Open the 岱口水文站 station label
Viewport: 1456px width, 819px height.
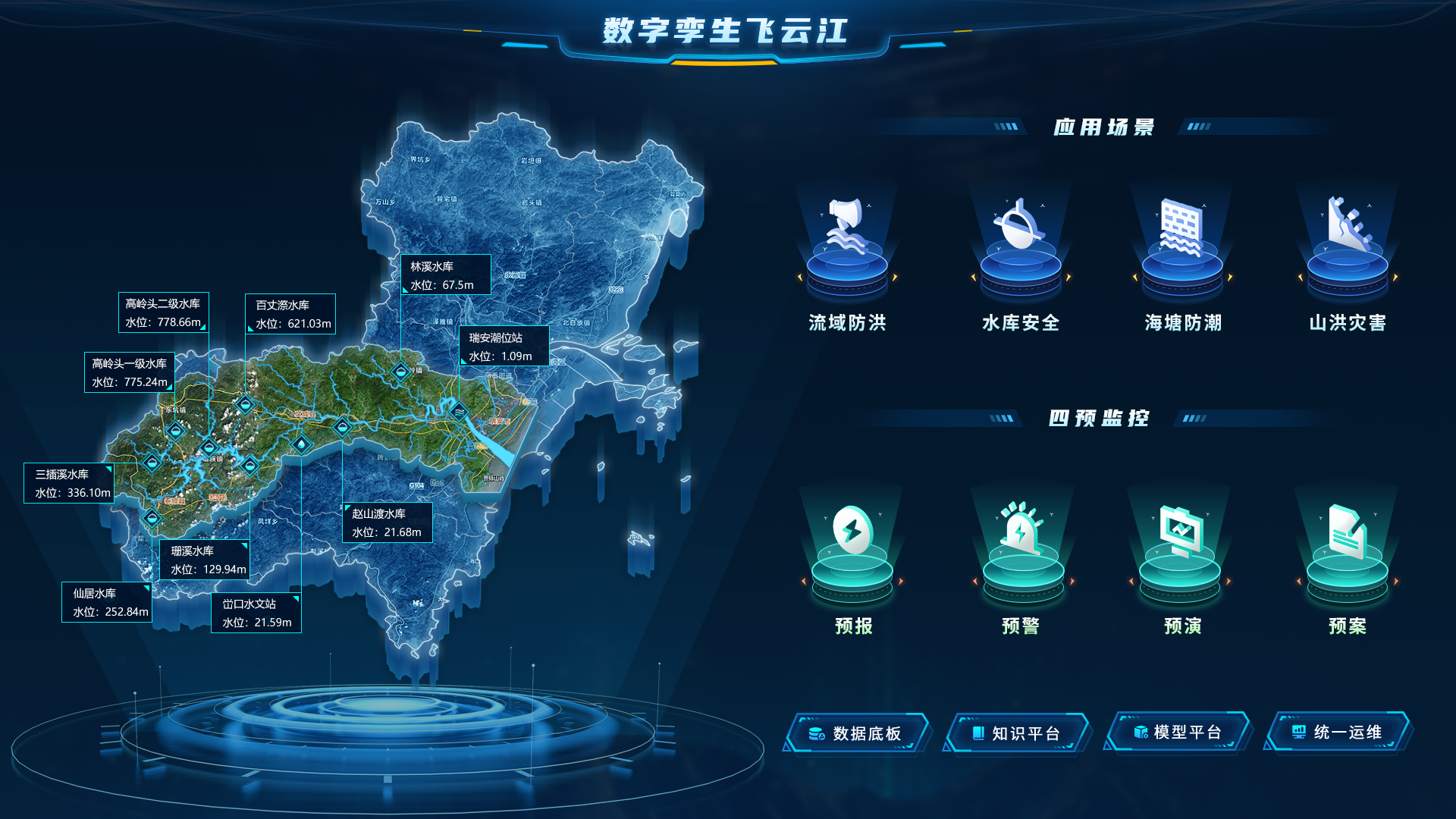click(x=256, y=613)
